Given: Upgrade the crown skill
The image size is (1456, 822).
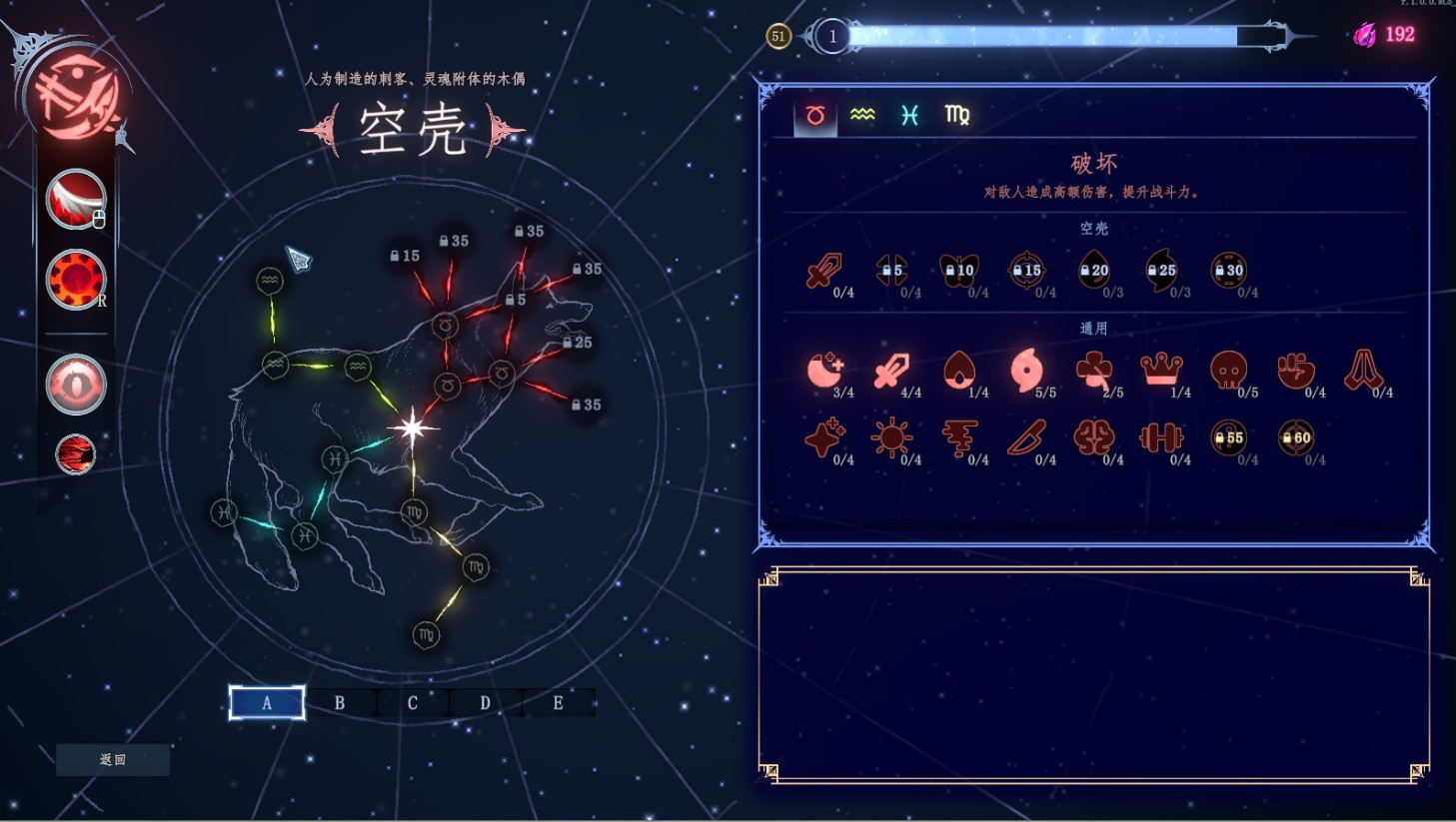Looking at the screenshot, I should (1161, 371).
